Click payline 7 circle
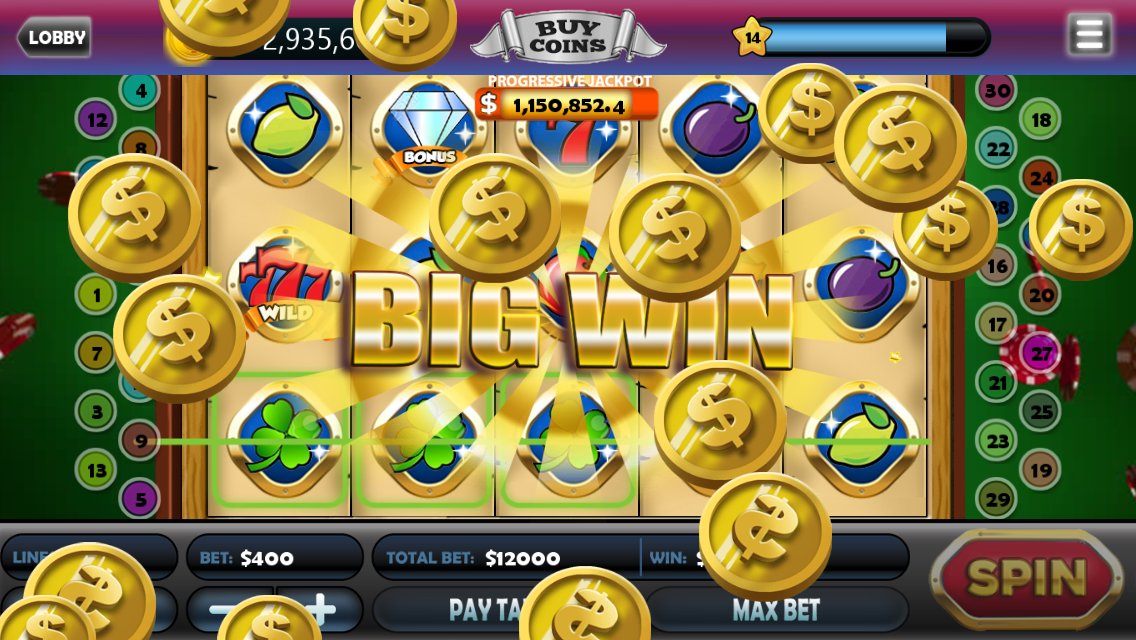The image size is (1136, 640). (x=97, y=353)
